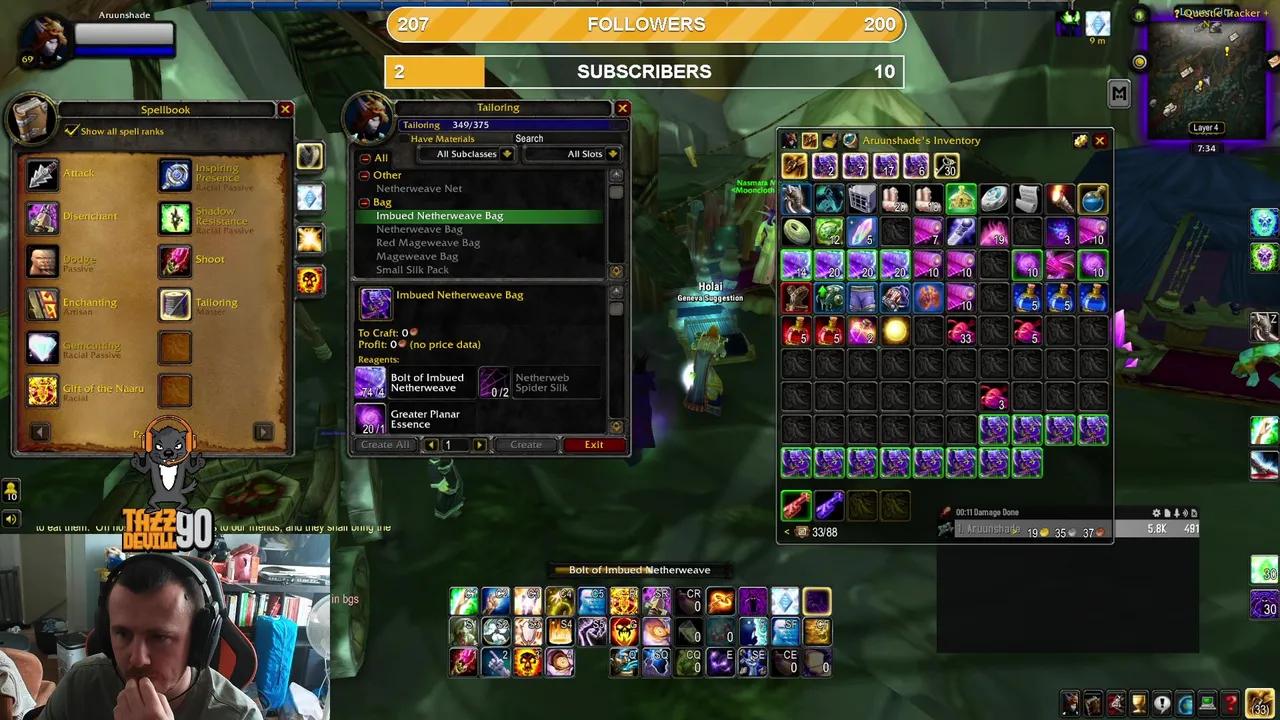Click the Attack ability icon

coord(42,173)
